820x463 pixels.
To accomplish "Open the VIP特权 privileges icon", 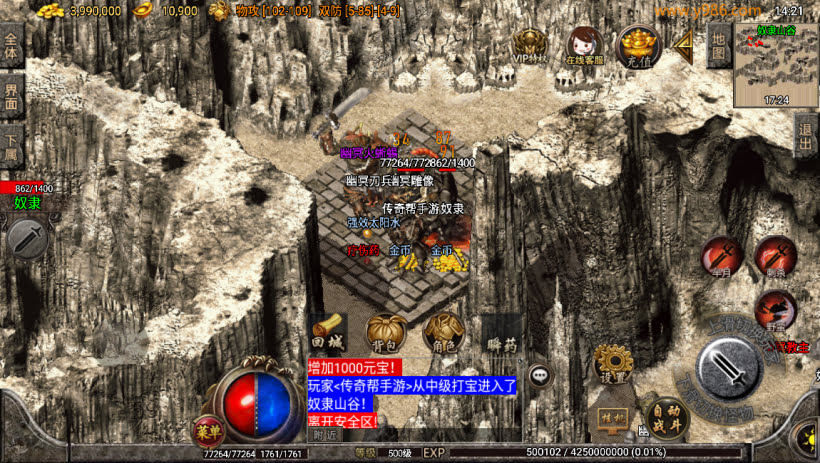I will pyautogui.click(x=530, y=45).
